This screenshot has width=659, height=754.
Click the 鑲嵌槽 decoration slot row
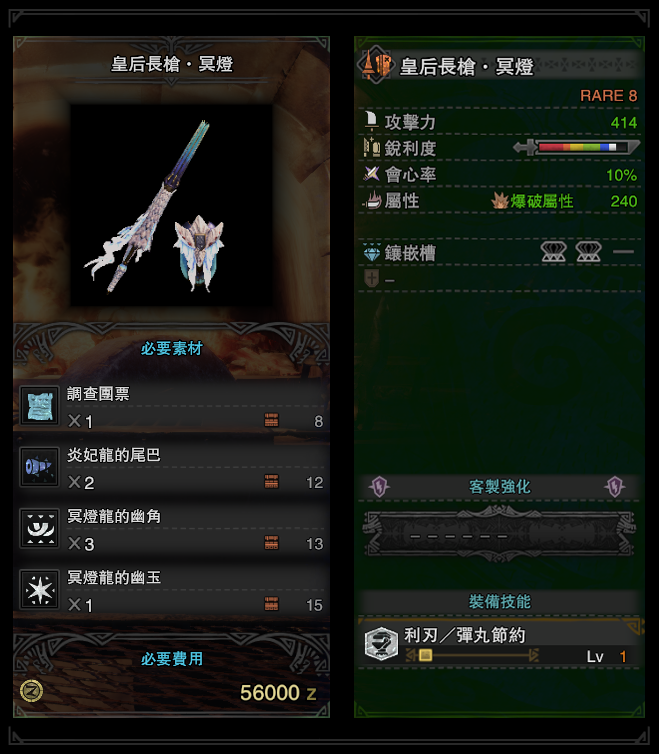coord(499,253)
